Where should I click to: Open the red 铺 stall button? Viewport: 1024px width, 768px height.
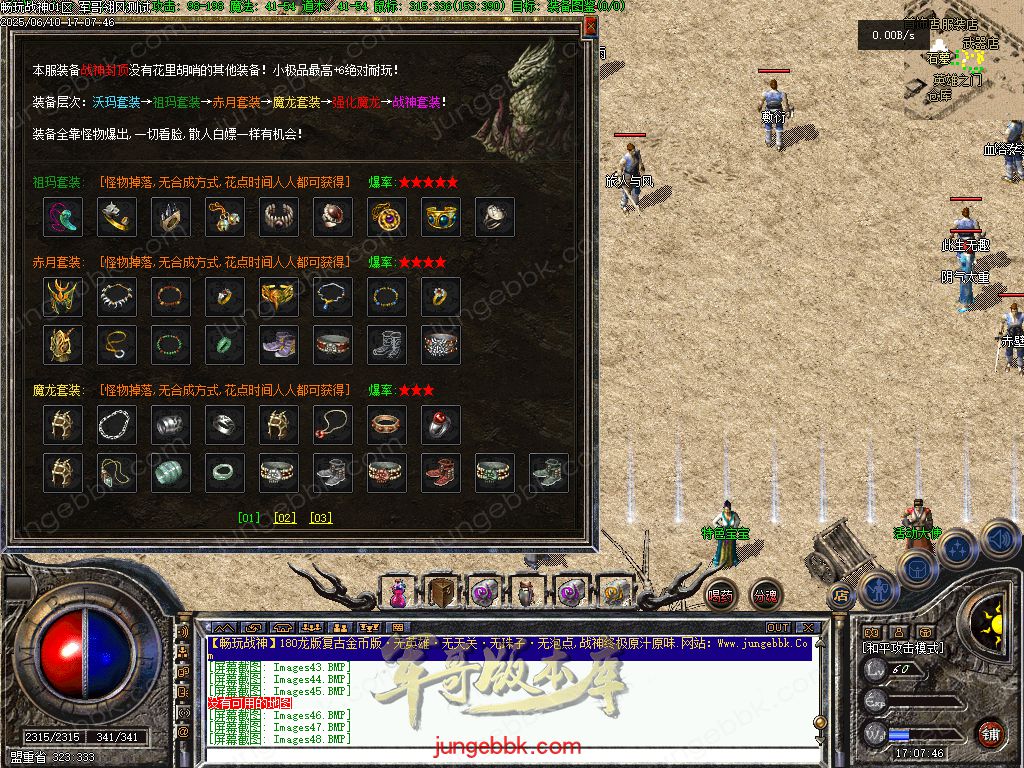click(x=990, y=733)
